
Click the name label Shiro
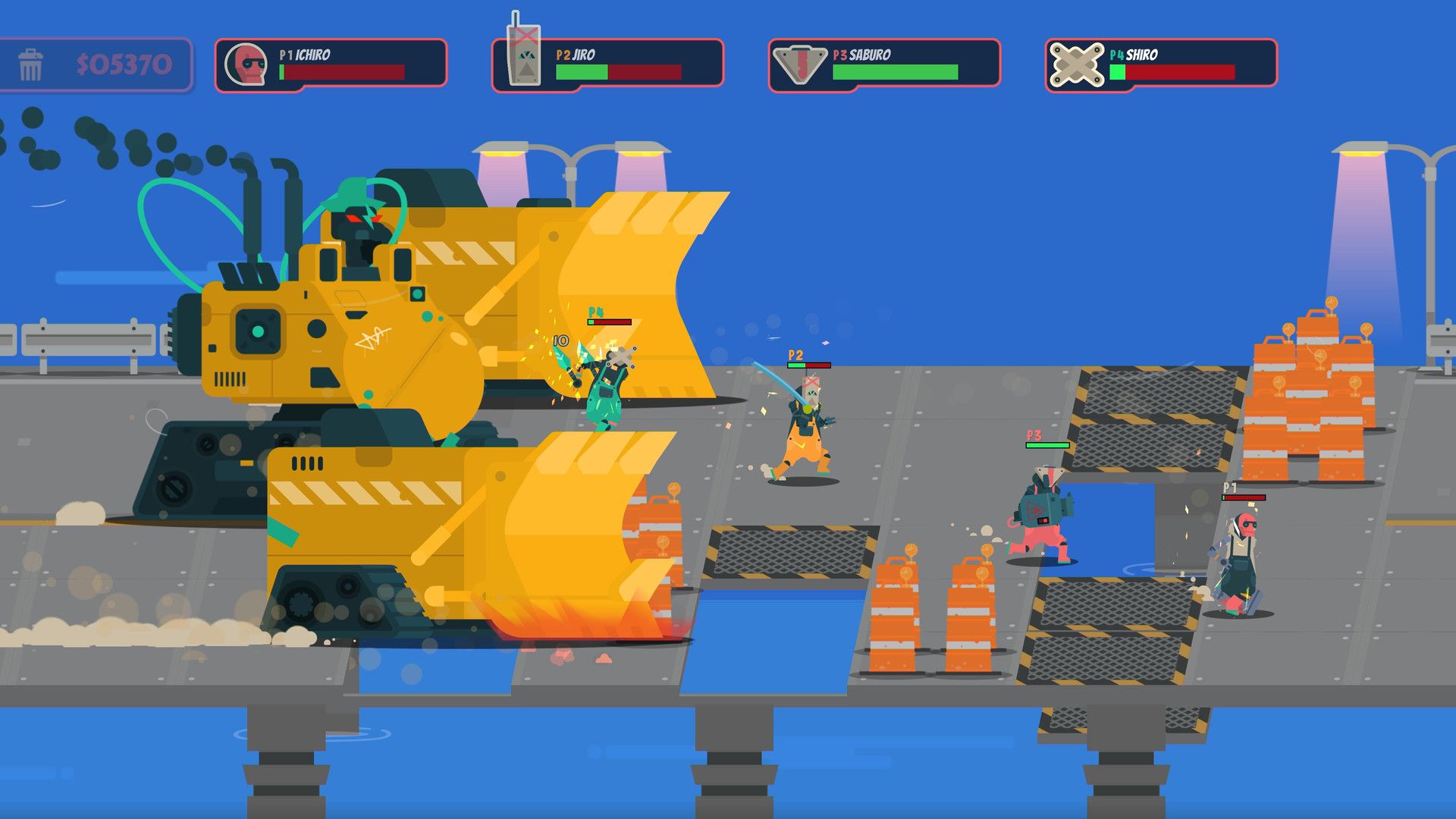(1142, 55)
